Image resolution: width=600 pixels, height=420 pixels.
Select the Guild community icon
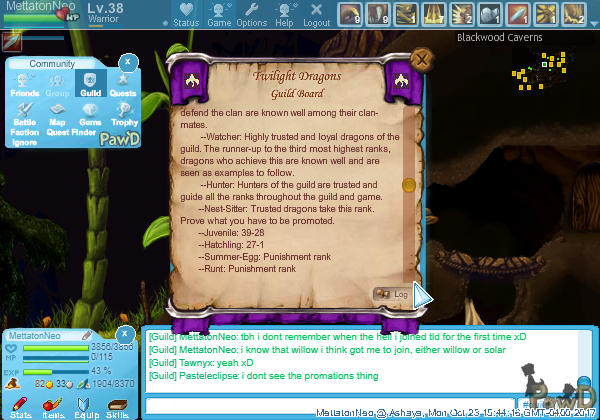point(90,84)
